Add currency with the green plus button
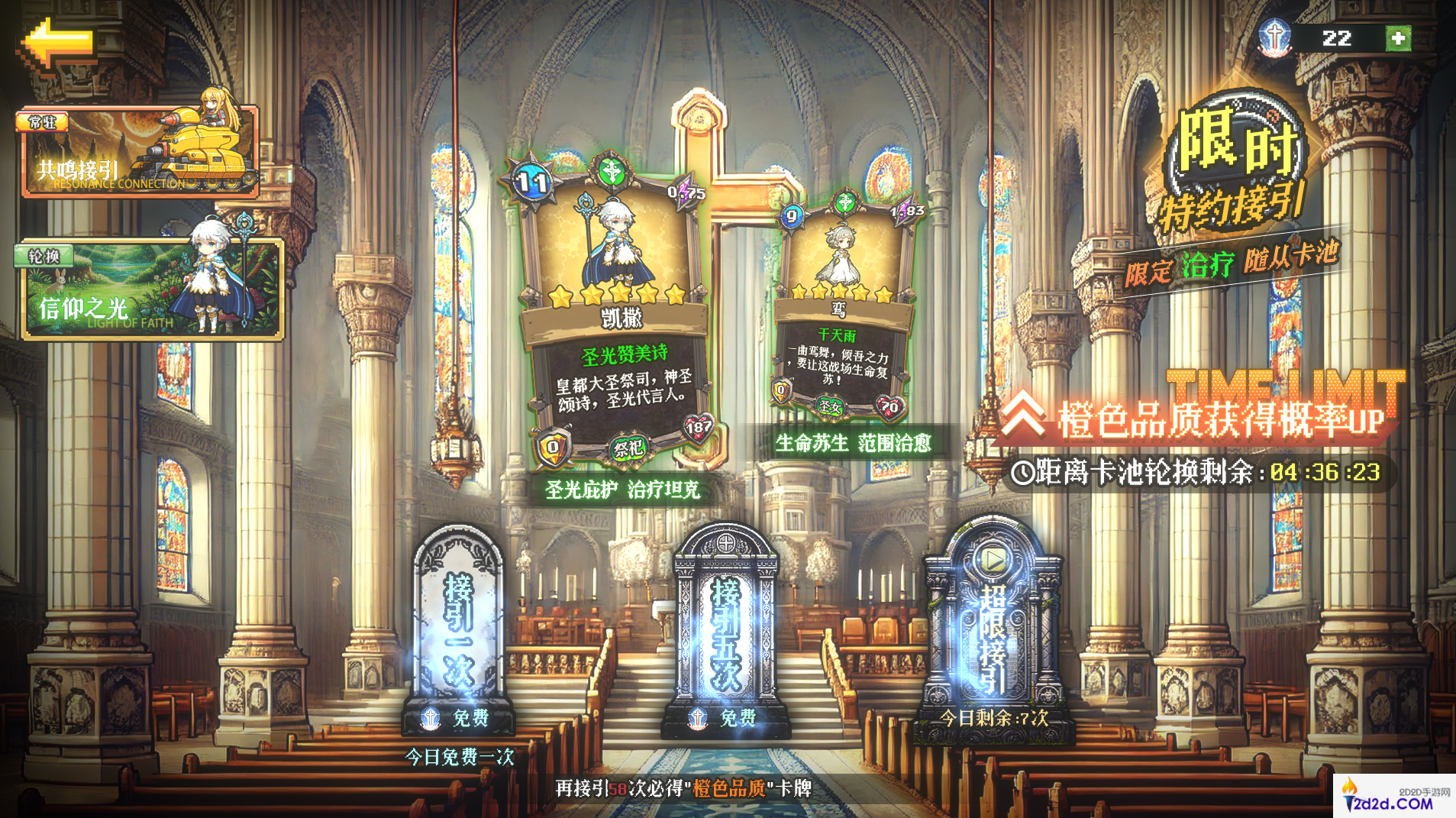The height and width of the screenshot is (818, 1456). click(x=1398, y=38)
